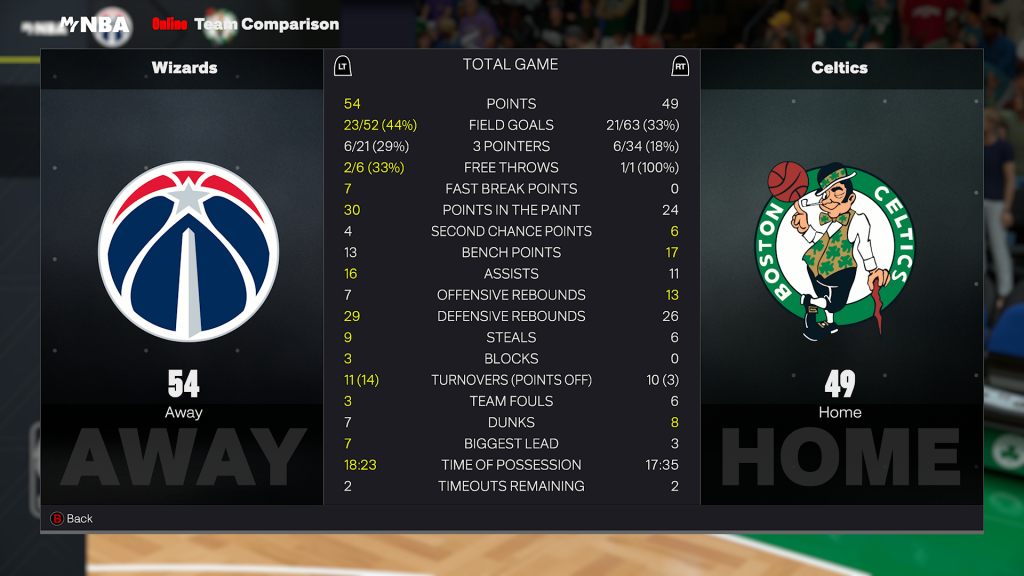Viewport: 1024px width, 576px height.
Task: Go back using the Back button
Action: (71, 518)
